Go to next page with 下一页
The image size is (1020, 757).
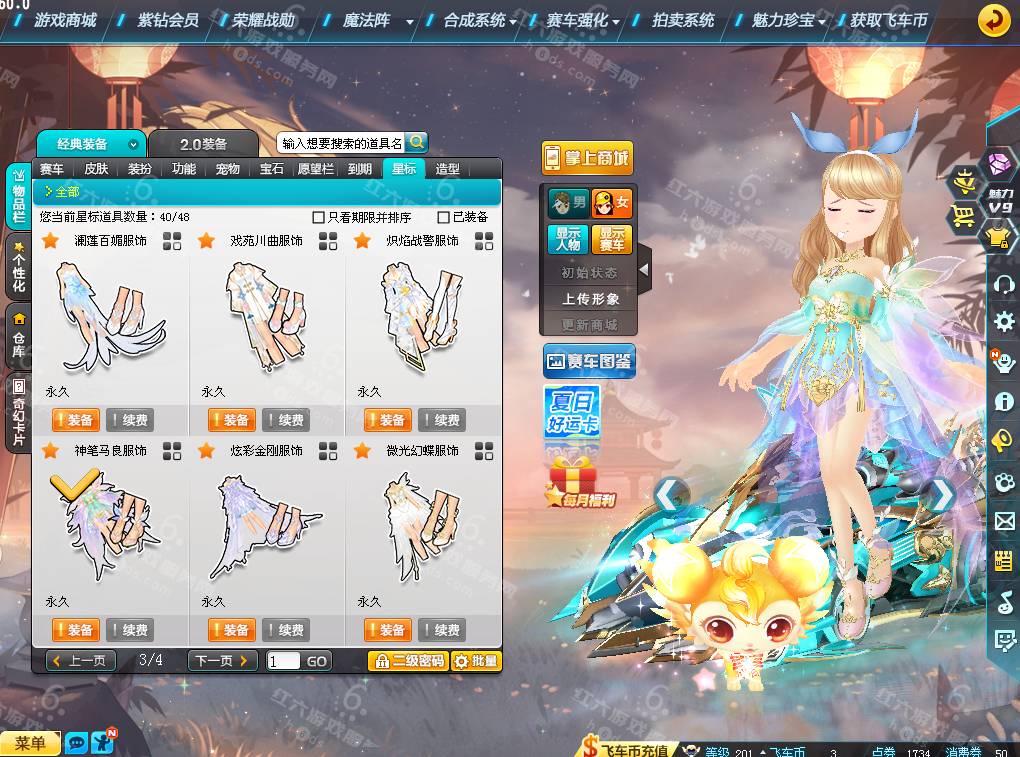pyautogui.click(x=222, y=660)
